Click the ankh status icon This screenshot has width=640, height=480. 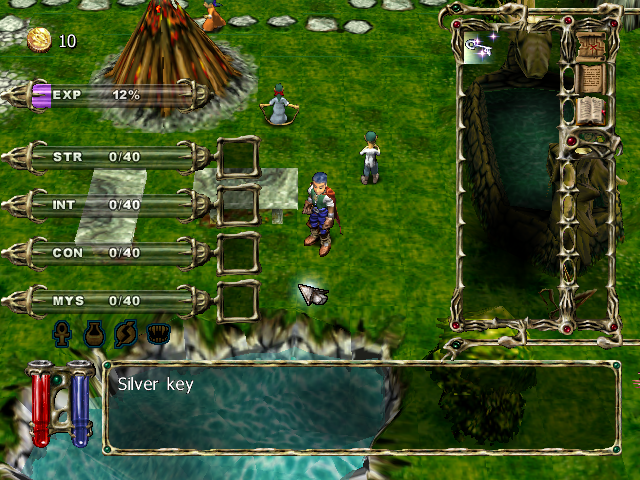(x=63, y=333)
